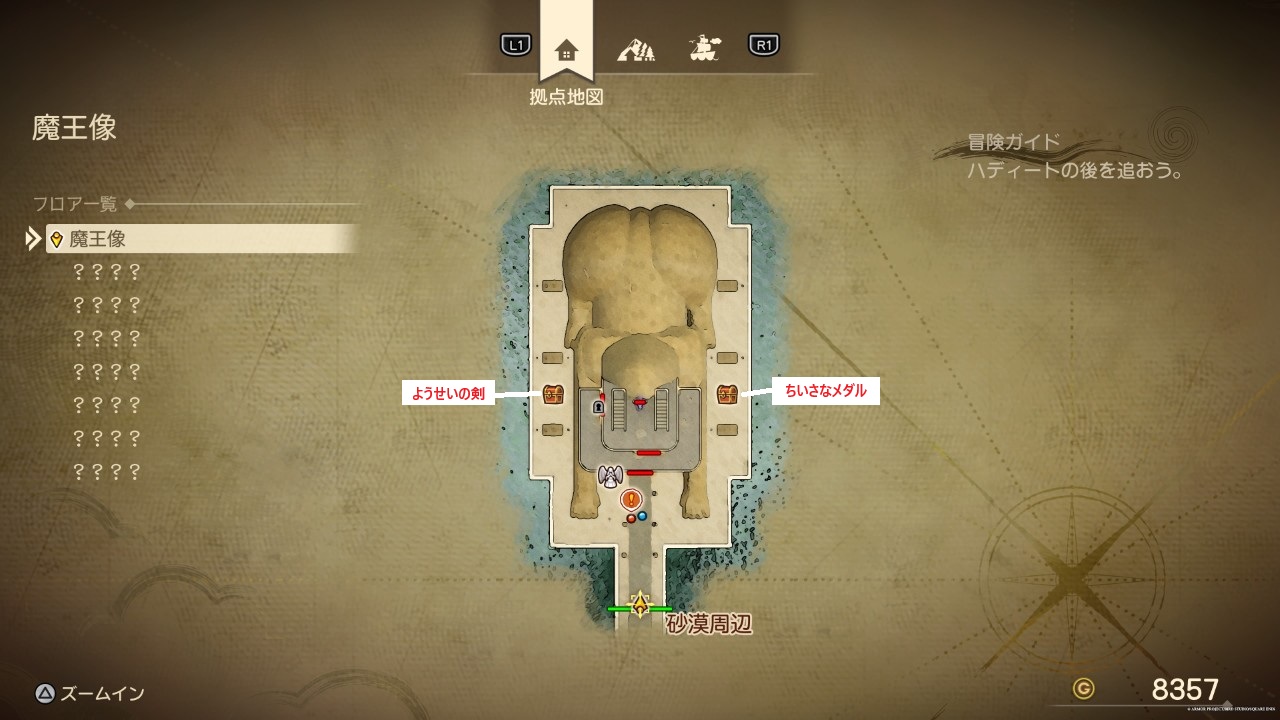Viewport: 1280px width, 720px height.
Task: Select the 砂漠周辺 exit marker
Action: [640, 606]
